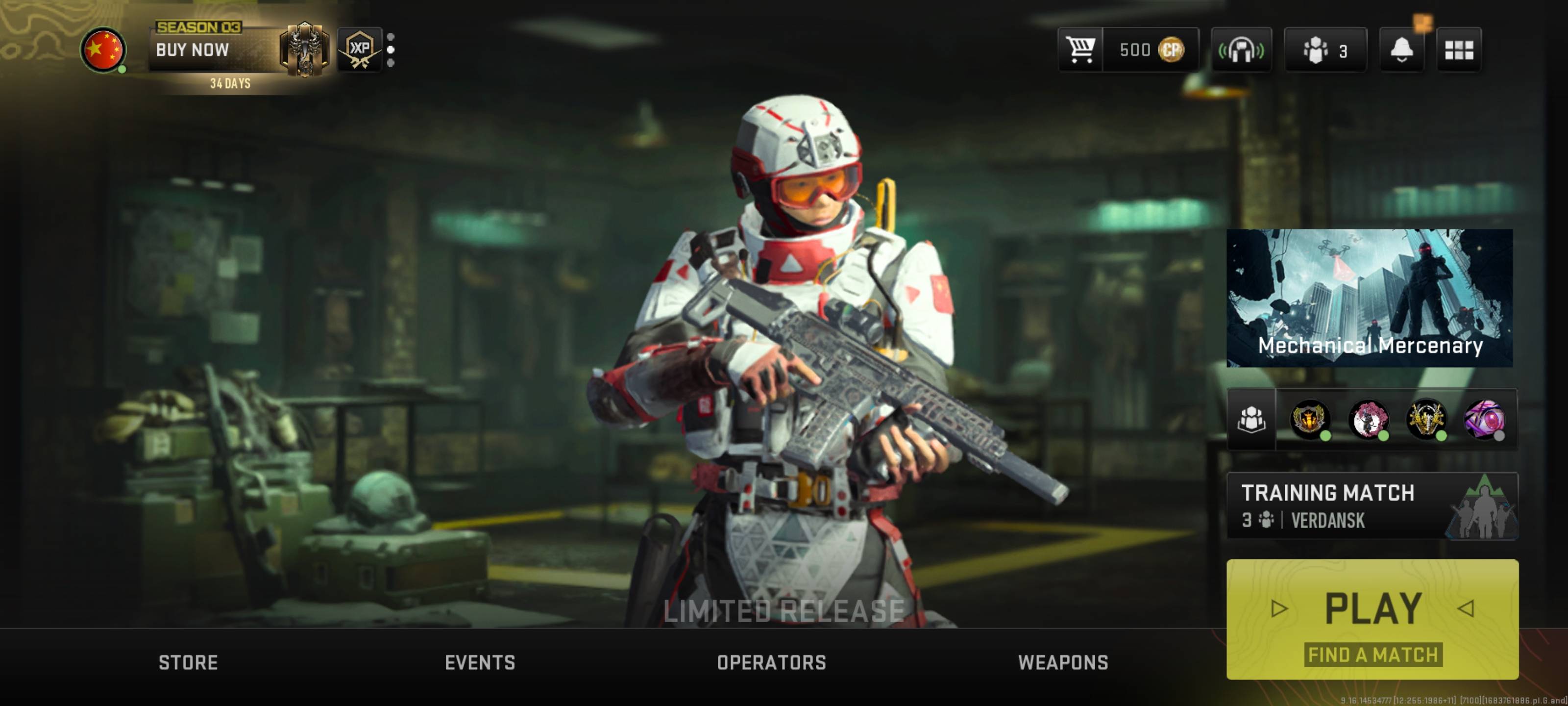The height and width of the screenshot is (706, 1568).
Task: Open the squad party icon
Action: 1251,419
